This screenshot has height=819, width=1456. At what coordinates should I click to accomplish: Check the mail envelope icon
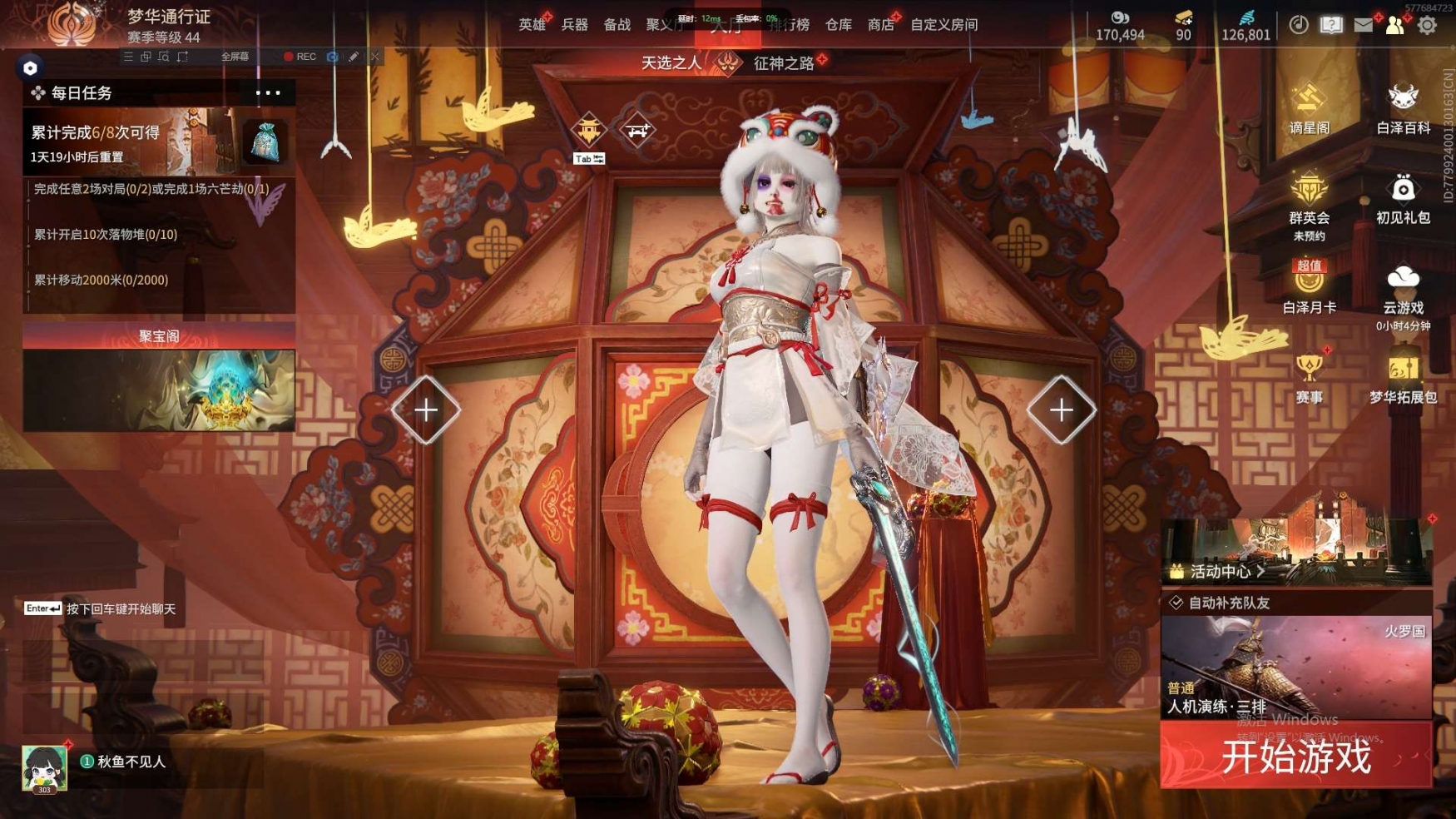coord(1363,25)
